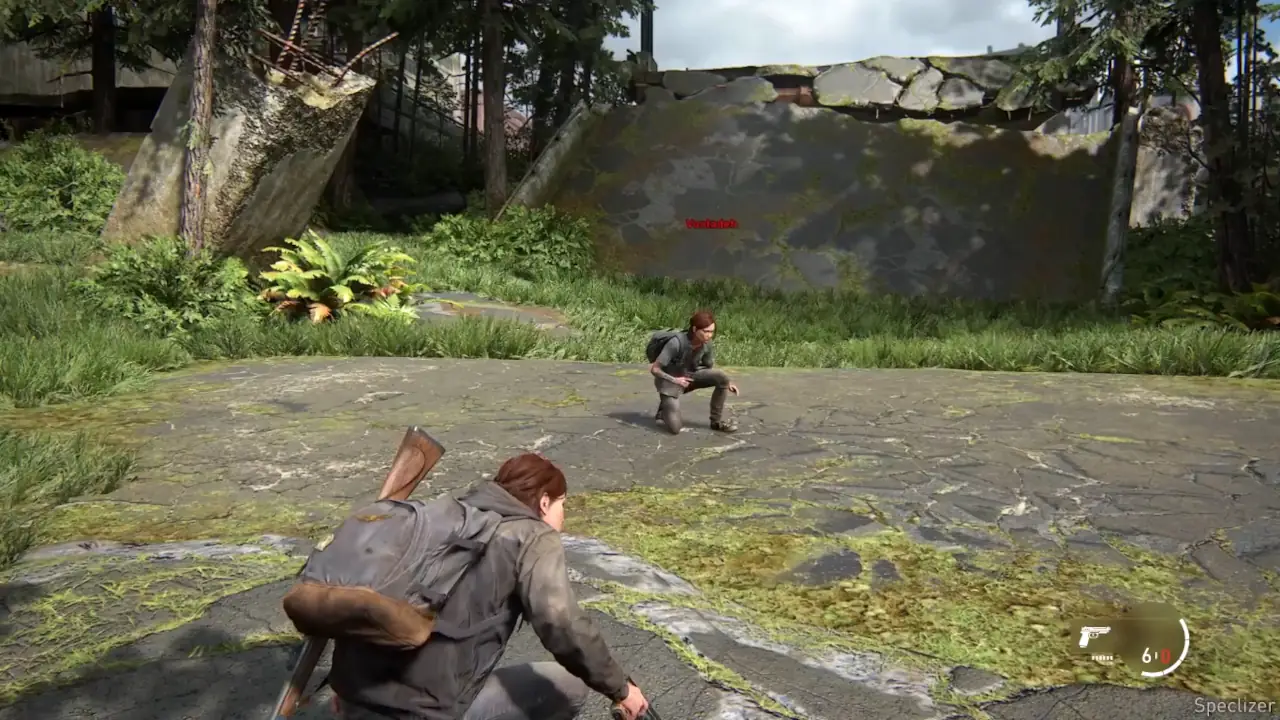The width and height of the screenshot is (1280, 720).
Task: Click the white gun silhouette on the ammo display
Action: tap(1095, 635)
